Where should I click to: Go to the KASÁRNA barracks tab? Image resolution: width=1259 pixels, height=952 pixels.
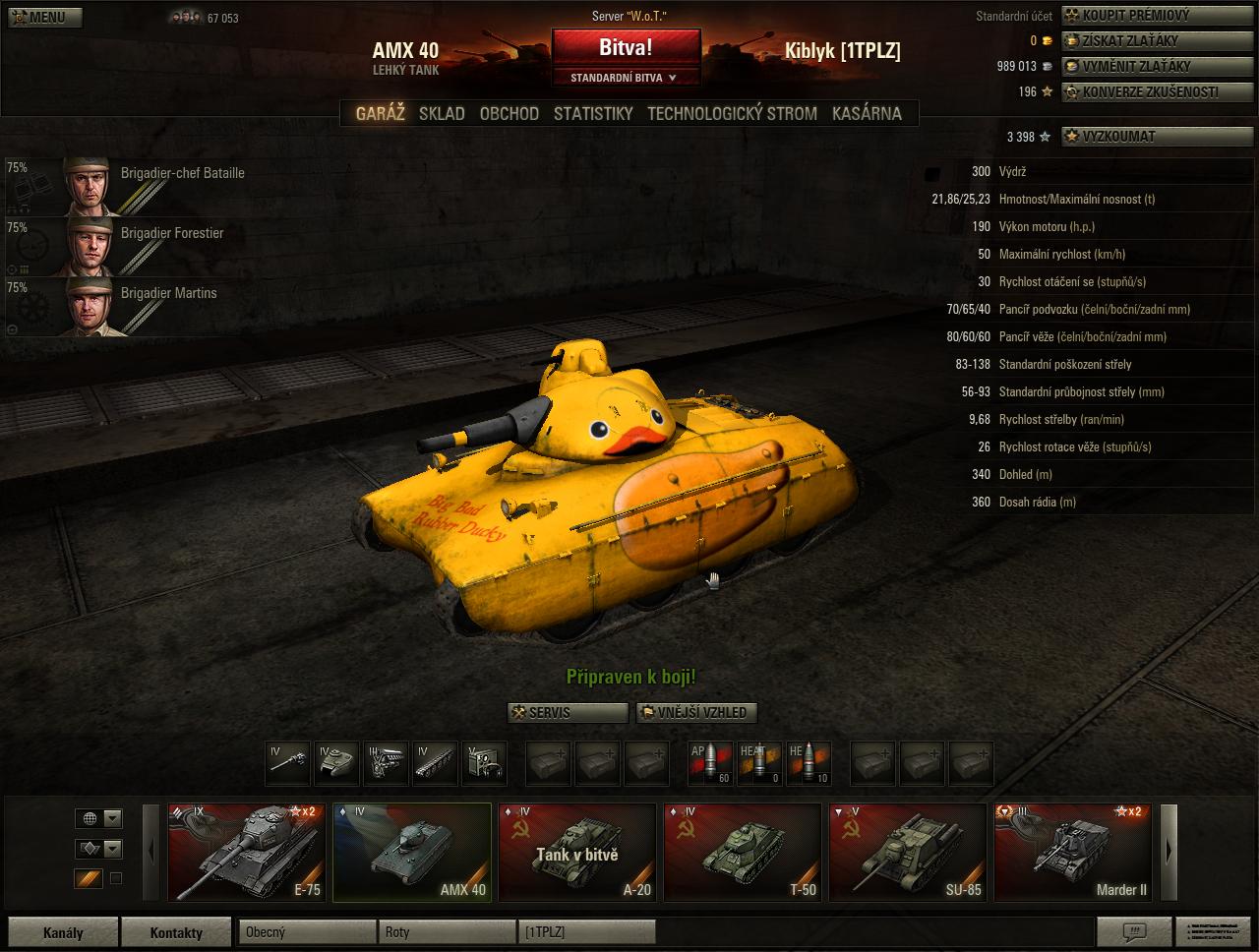point(867,113)
